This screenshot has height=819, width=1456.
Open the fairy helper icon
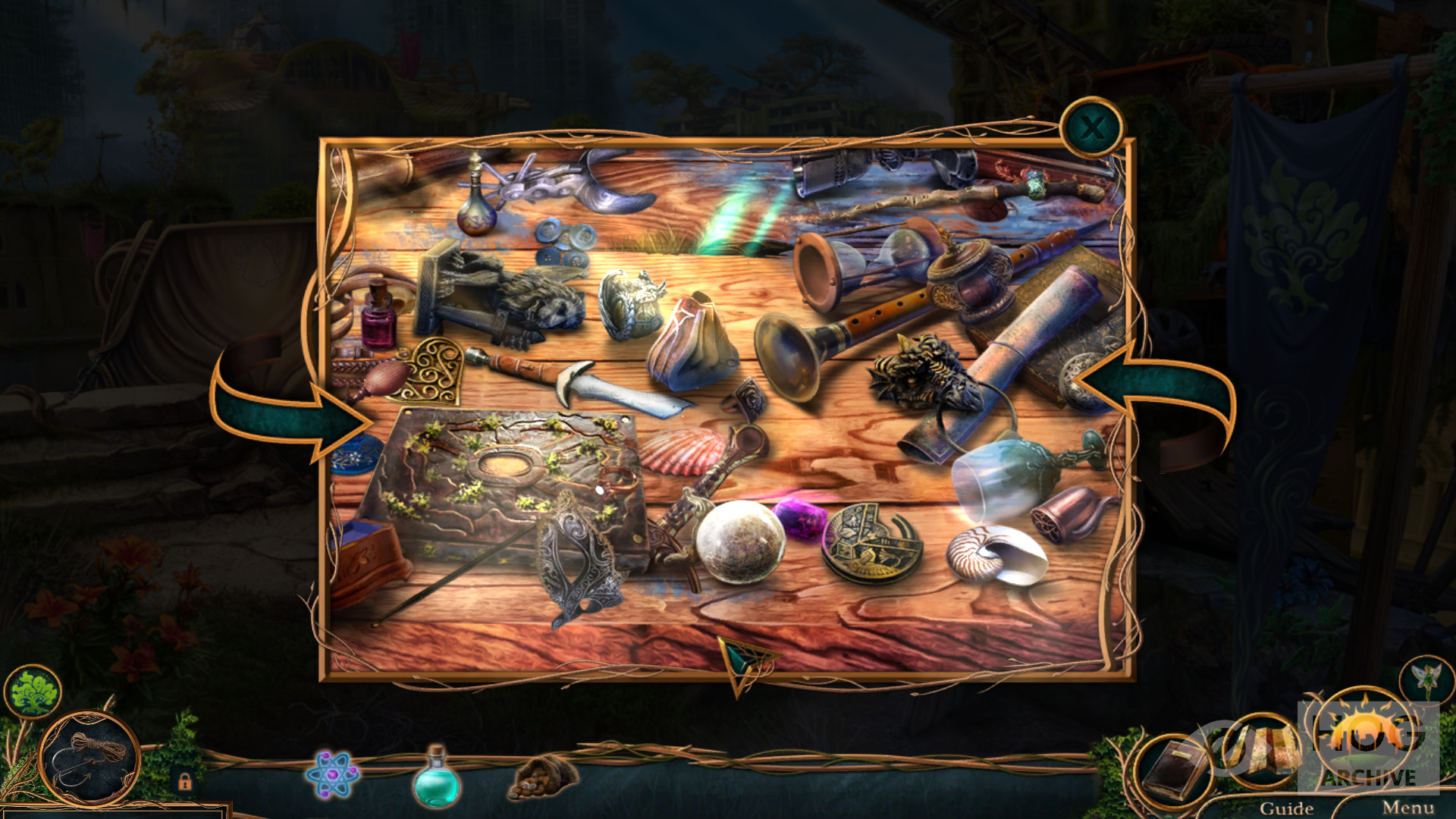point(1426,678)
